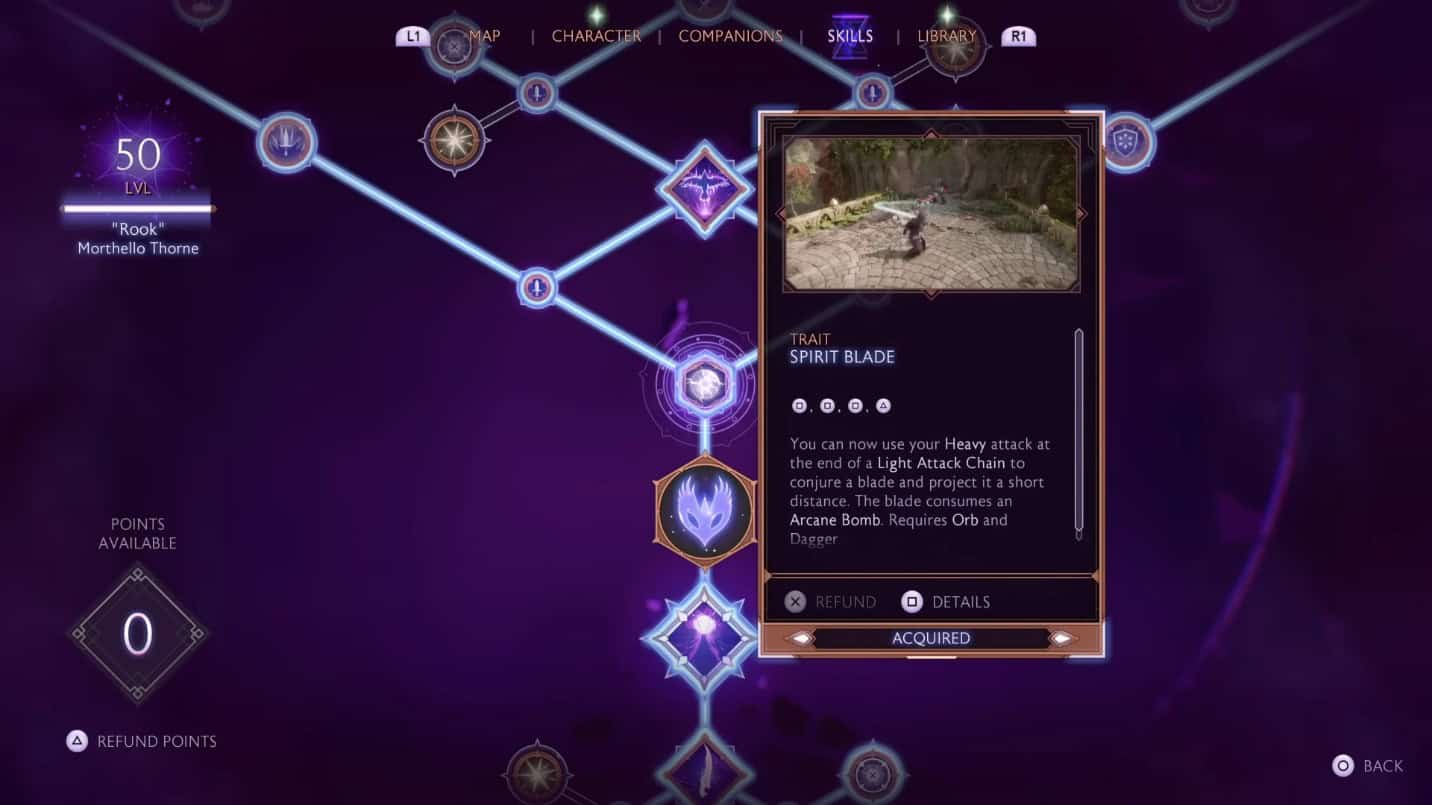This screenshot has width=1432, height=805.
Task: Select the Spirit Blade trait node
Action: tap(704, 510)
